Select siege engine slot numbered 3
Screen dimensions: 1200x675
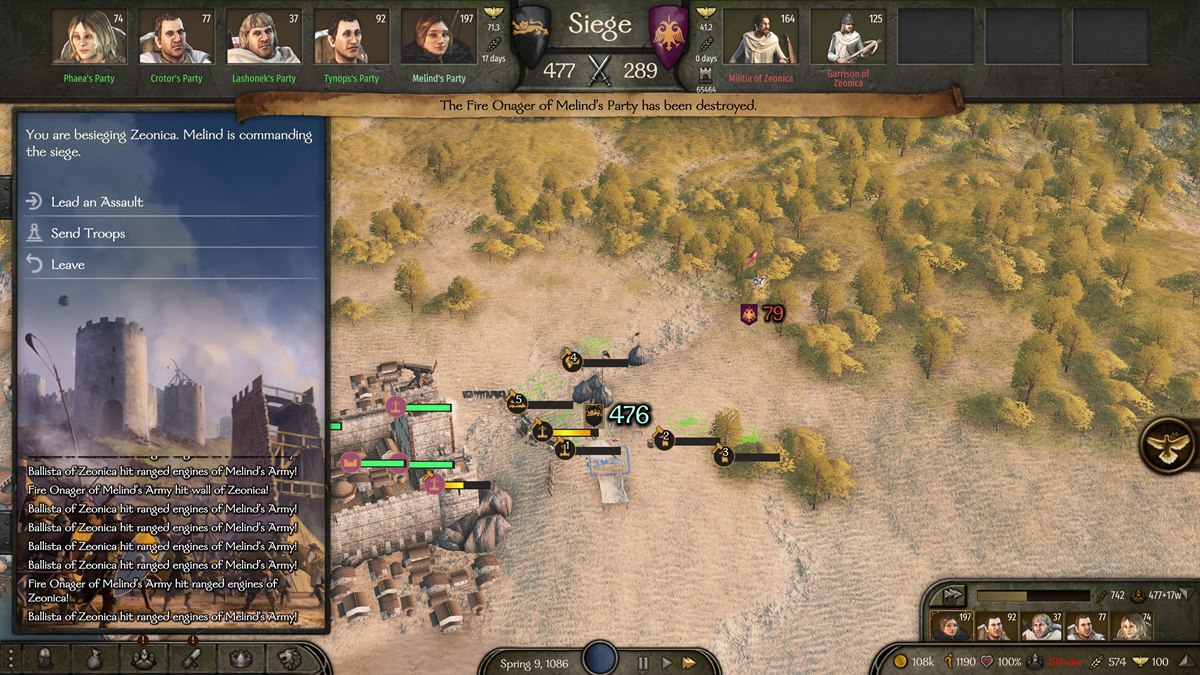724,456
